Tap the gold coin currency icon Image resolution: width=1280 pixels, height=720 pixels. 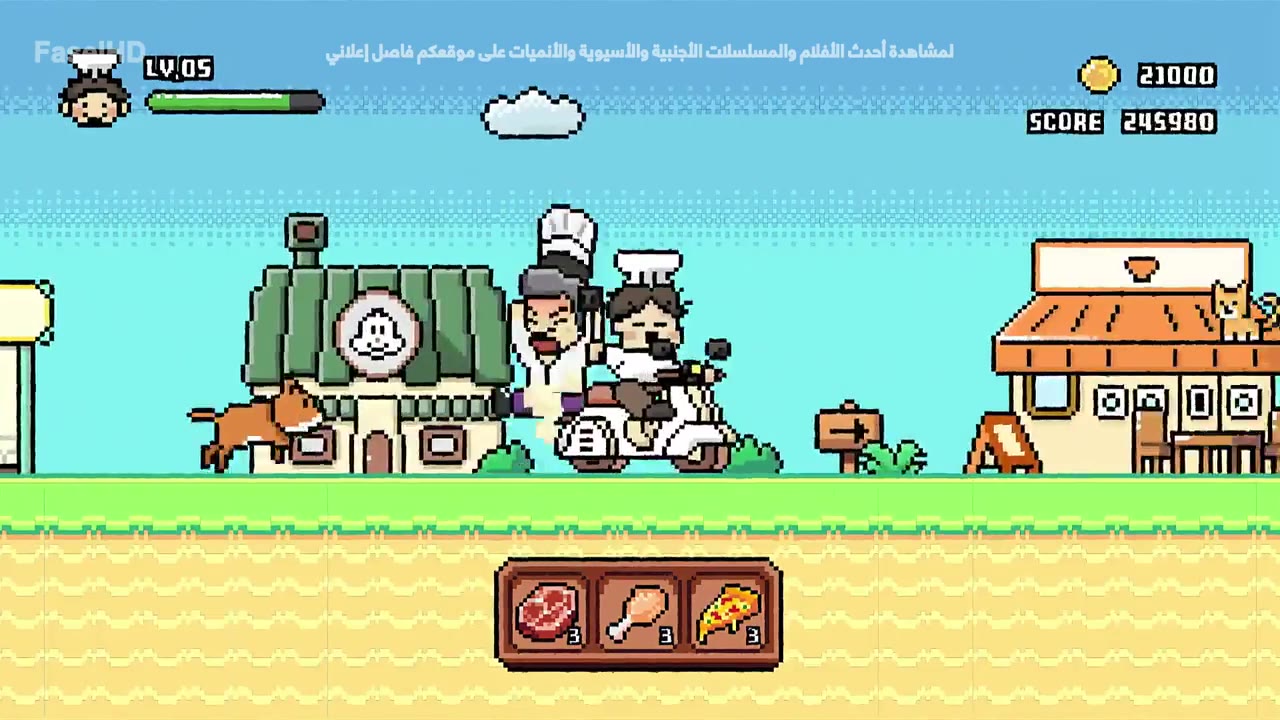tap(1099, 76)
